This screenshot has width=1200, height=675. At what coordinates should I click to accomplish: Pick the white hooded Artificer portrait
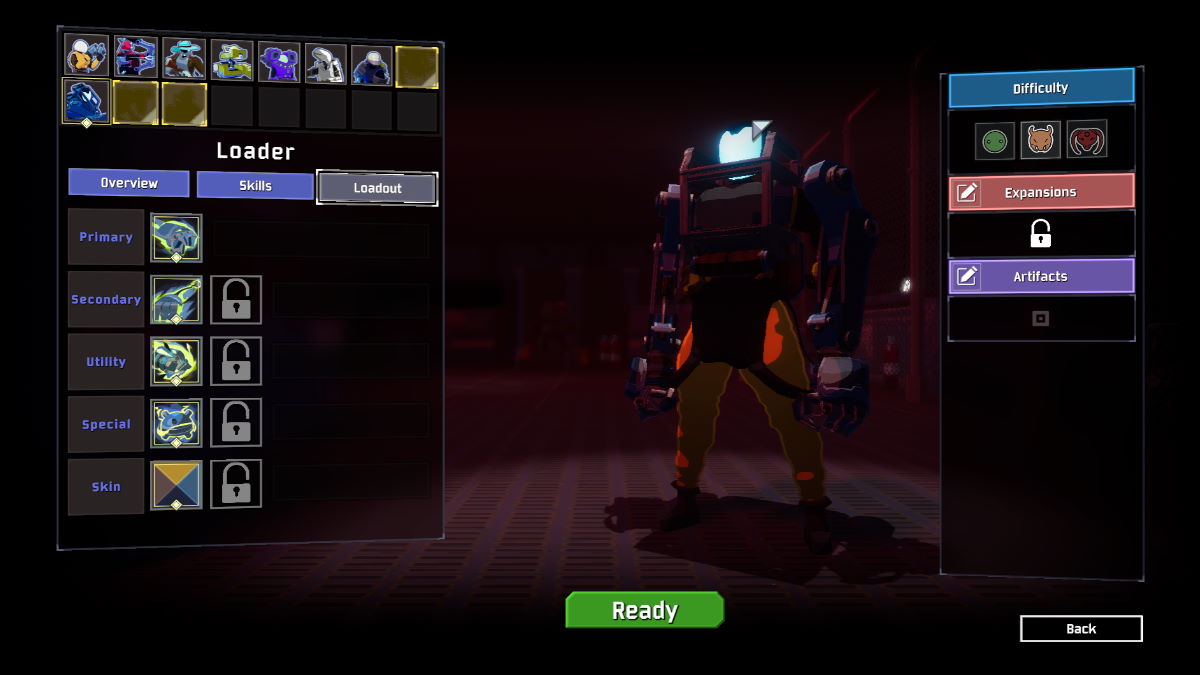coord(326,63)
